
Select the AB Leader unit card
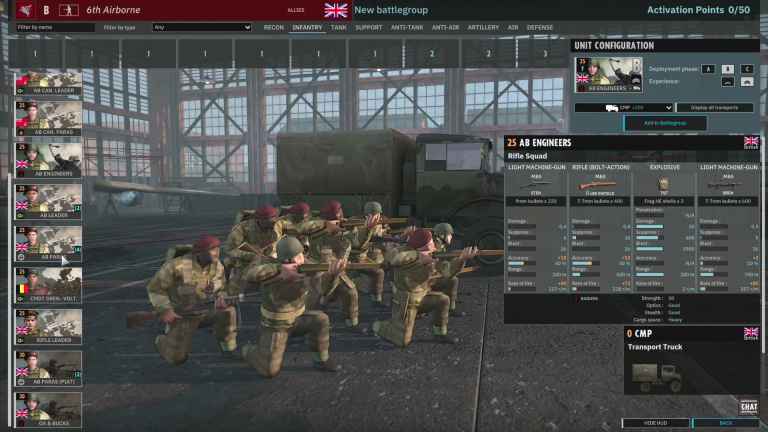48,200
